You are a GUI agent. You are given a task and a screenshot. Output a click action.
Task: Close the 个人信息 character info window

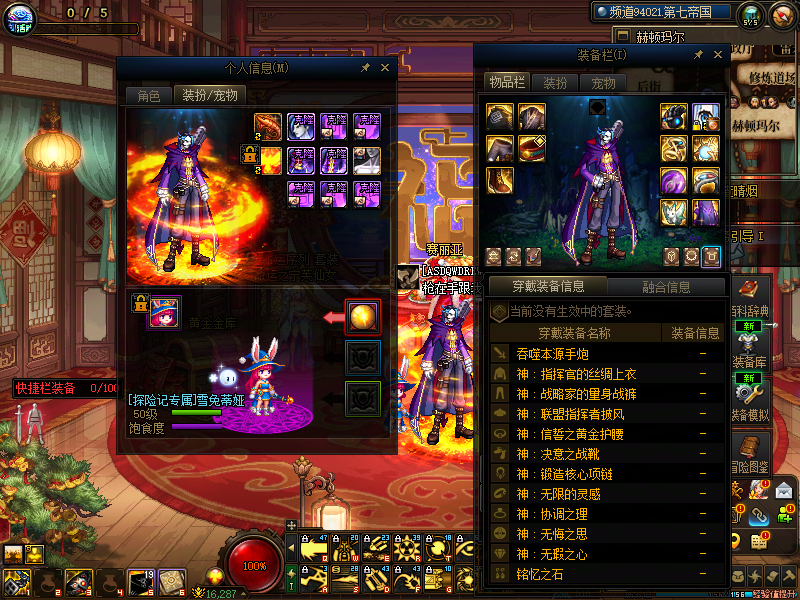click(x=385, y=68)
